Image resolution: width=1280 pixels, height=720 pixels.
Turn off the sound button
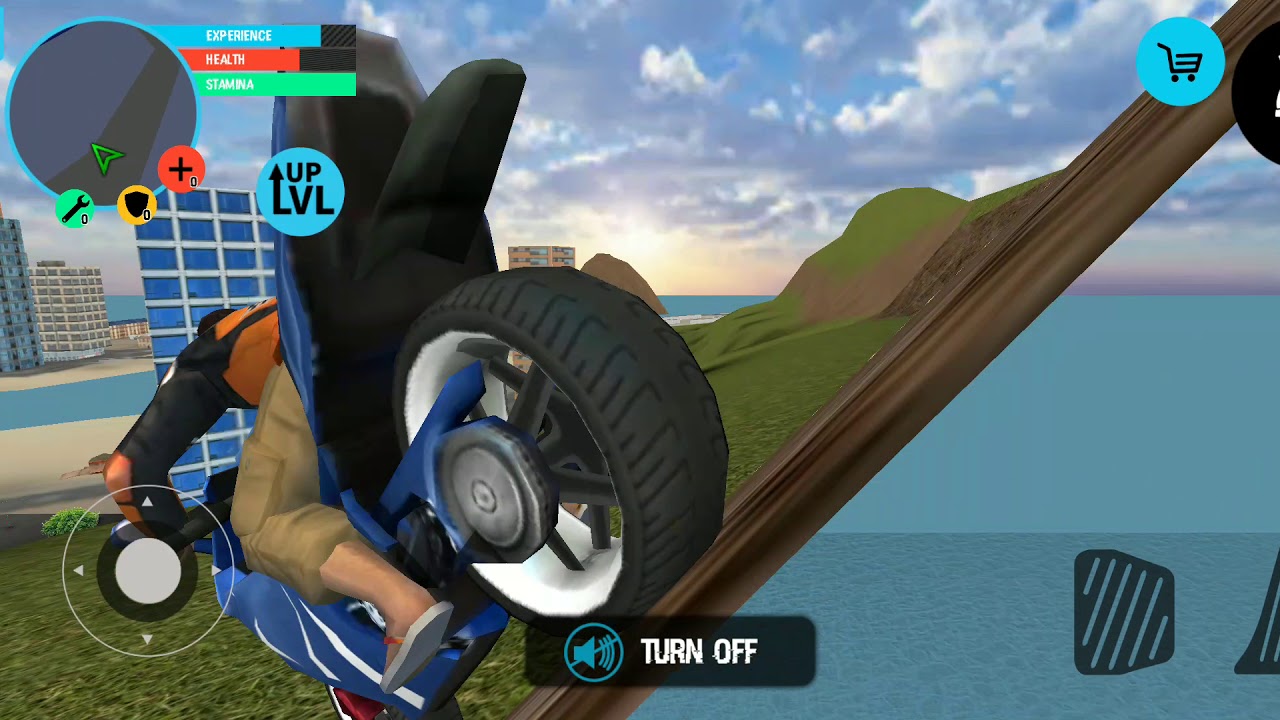(670, 652)
